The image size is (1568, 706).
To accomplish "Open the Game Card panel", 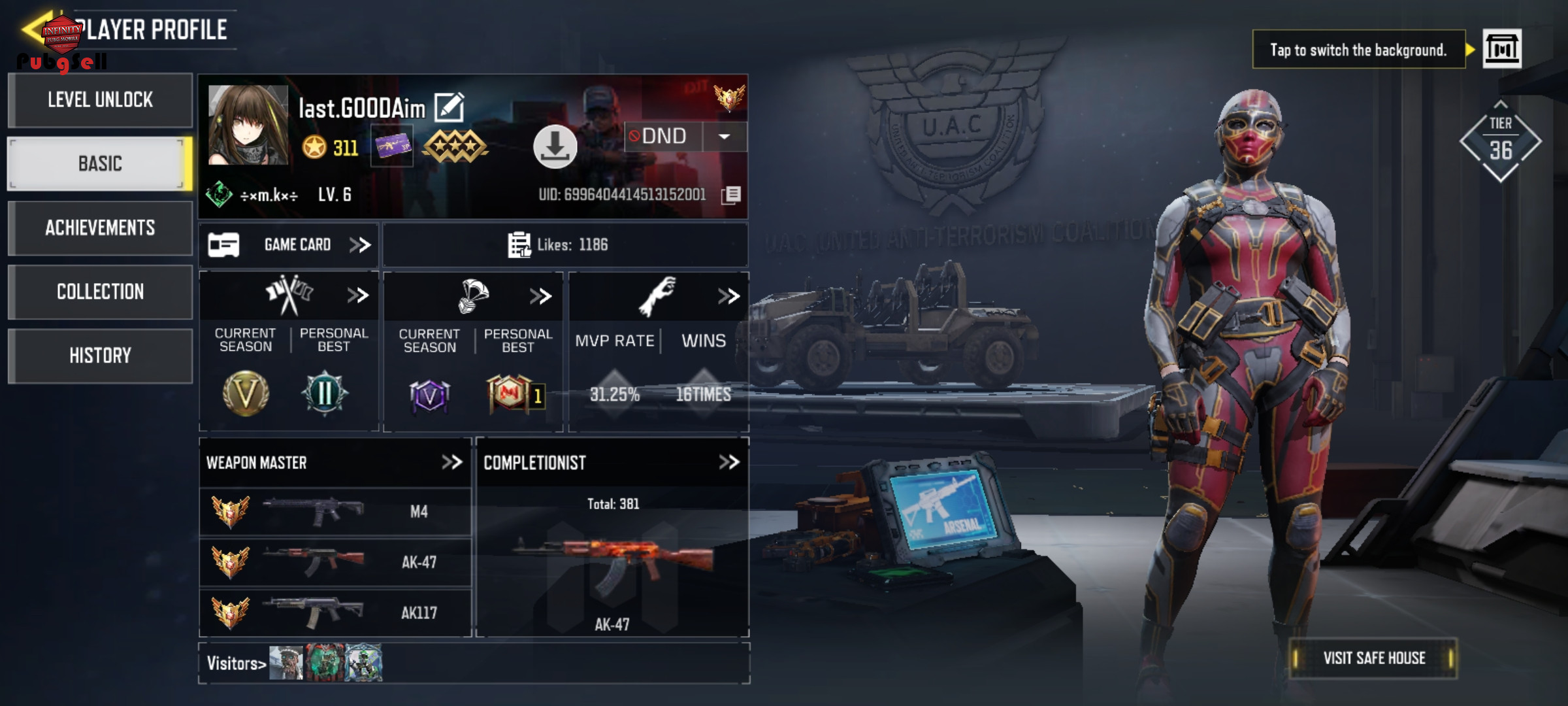I will pyautogui.click(x=289, y=245).
